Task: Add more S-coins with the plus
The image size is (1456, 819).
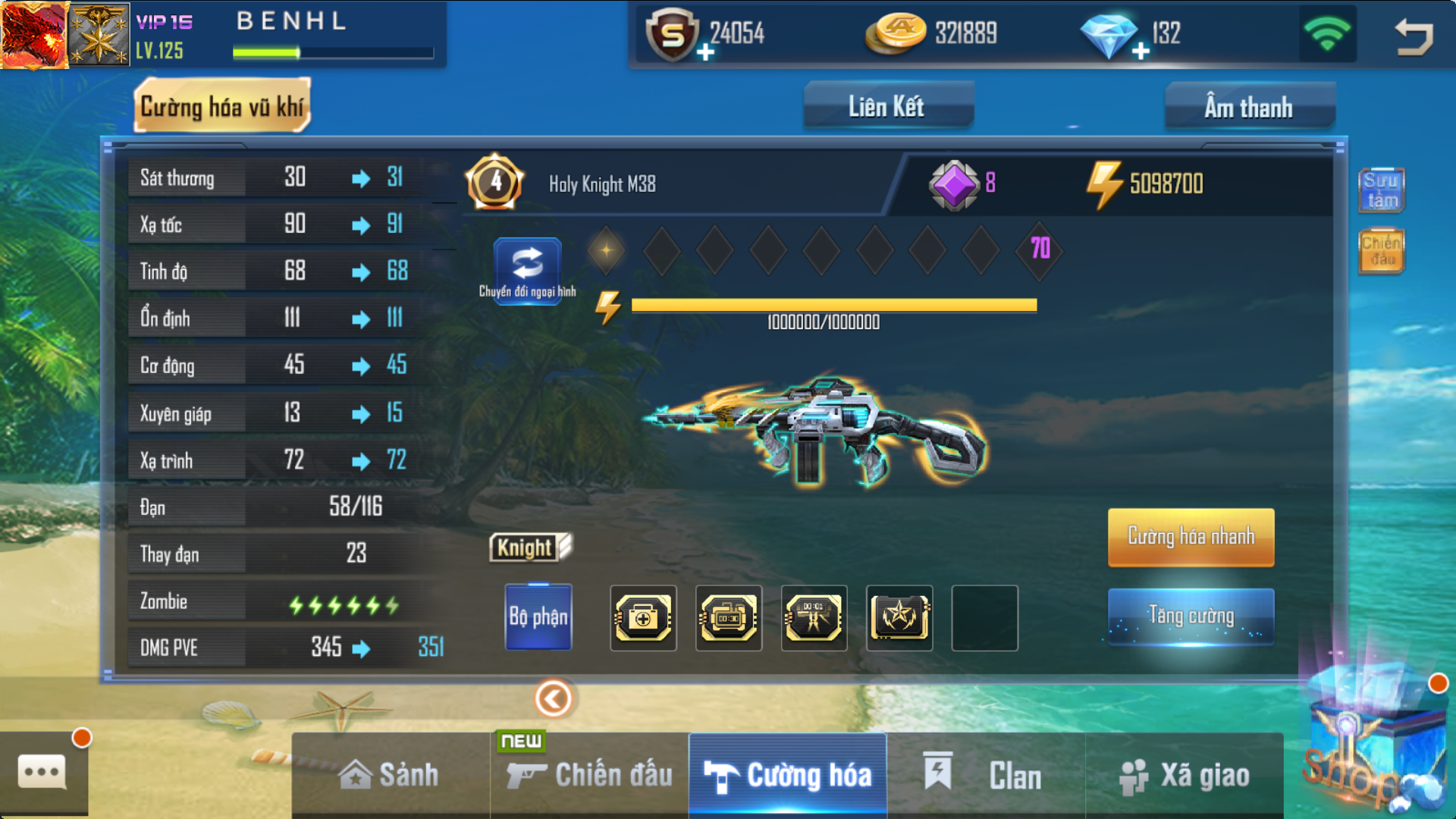Action: click(x=705, y=52)
